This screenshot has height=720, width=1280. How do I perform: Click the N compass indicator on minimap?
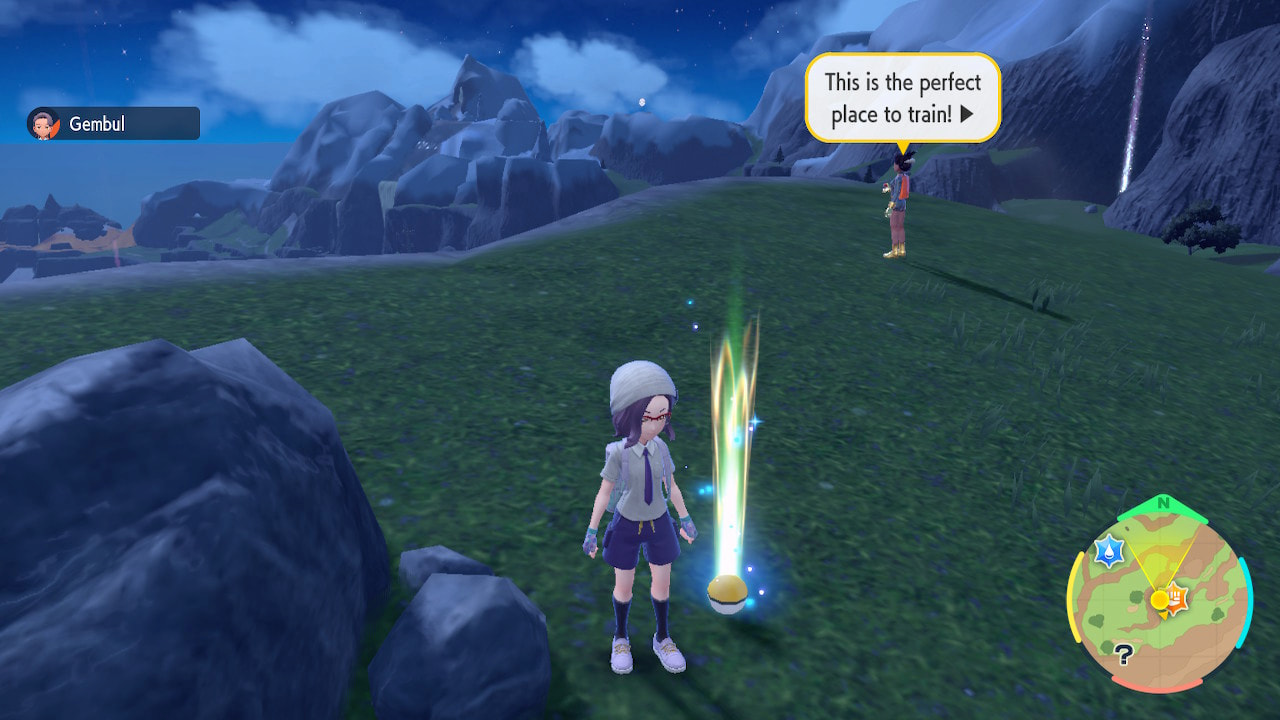pyautogui.click(x=1162, y=503)
